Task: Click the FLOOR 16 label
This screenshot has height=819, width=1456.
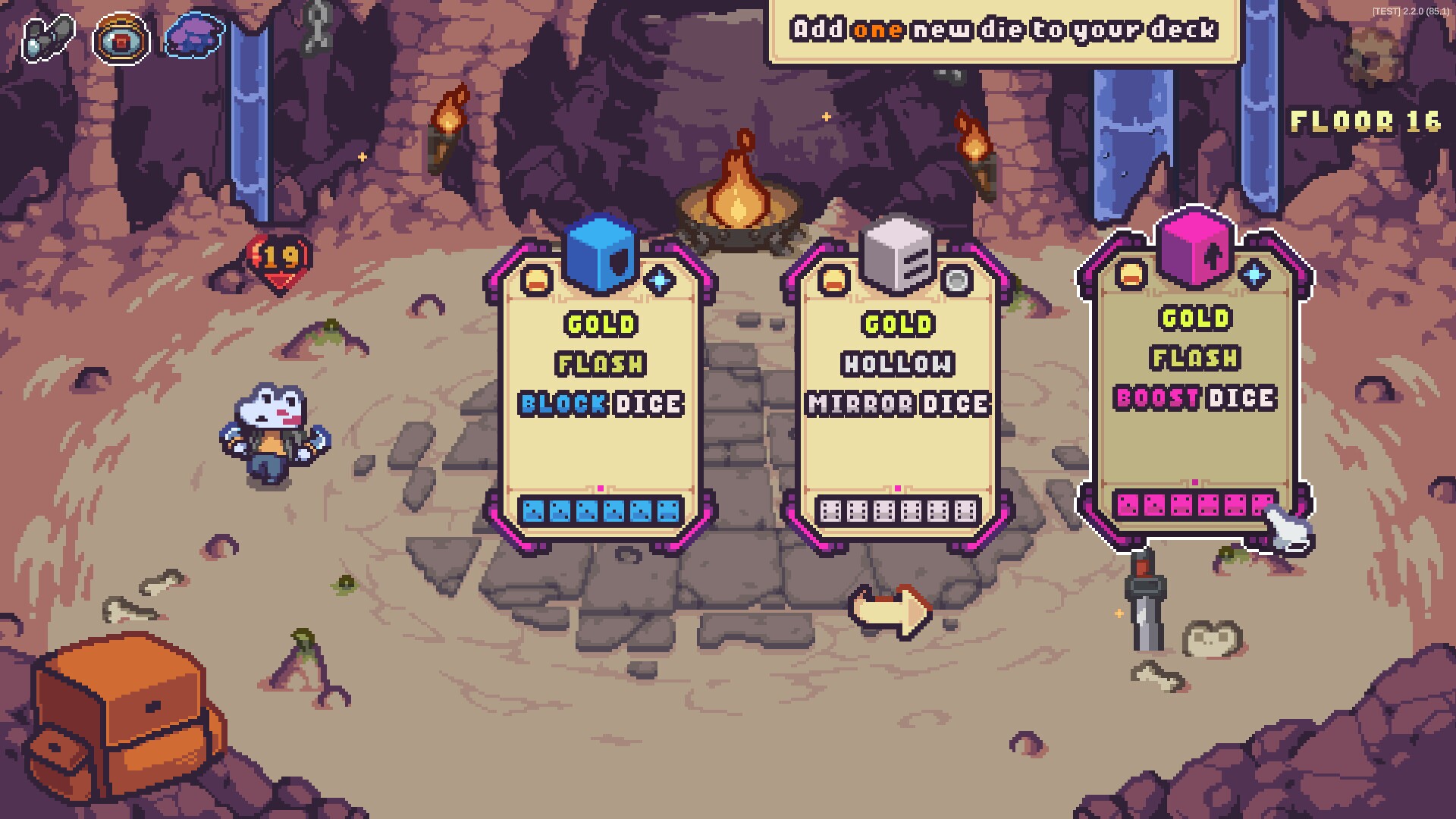Action: [x=1367, y=121]
